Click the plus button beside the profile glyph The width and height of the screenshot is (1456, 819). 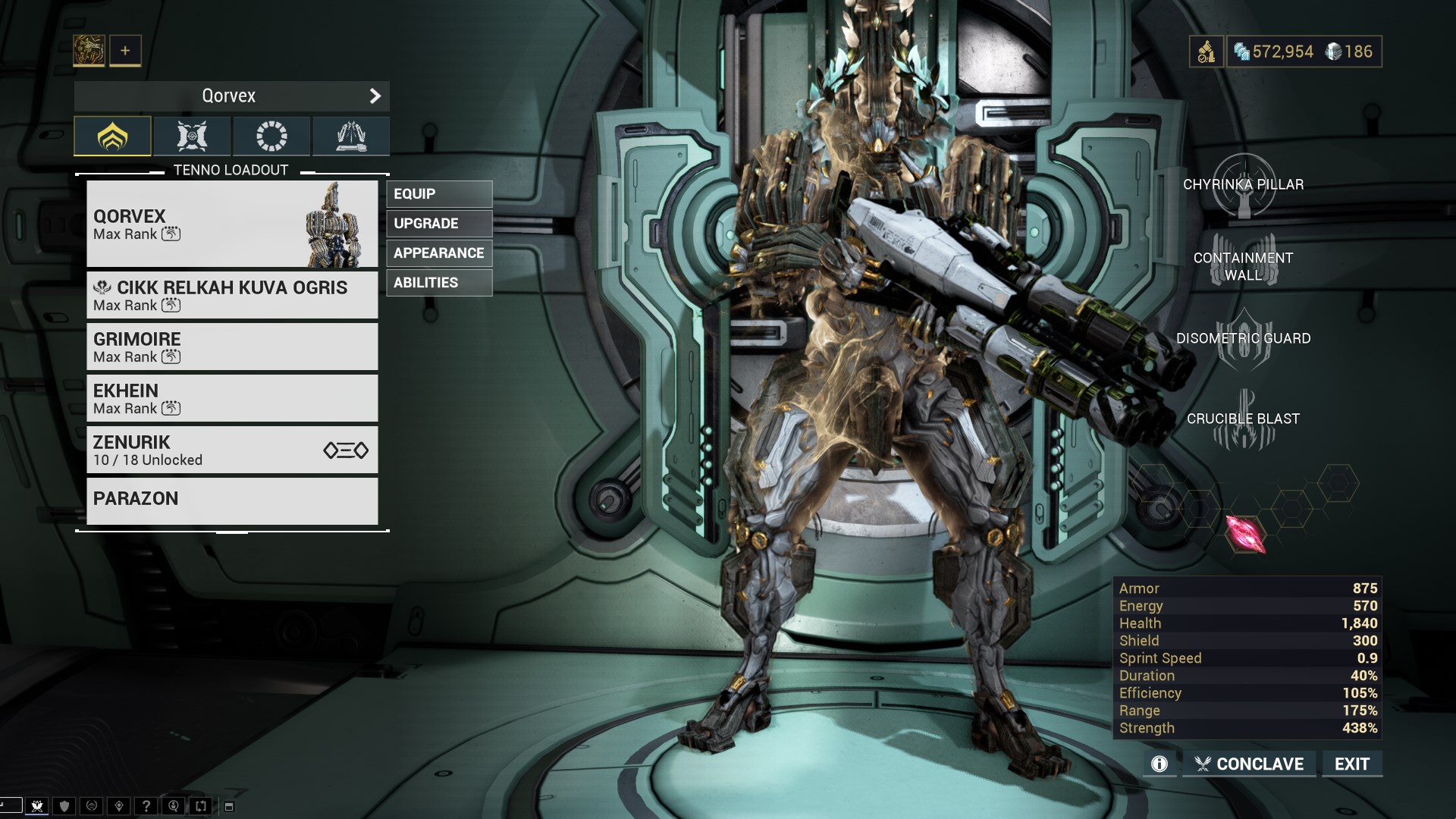coord(125,51)
